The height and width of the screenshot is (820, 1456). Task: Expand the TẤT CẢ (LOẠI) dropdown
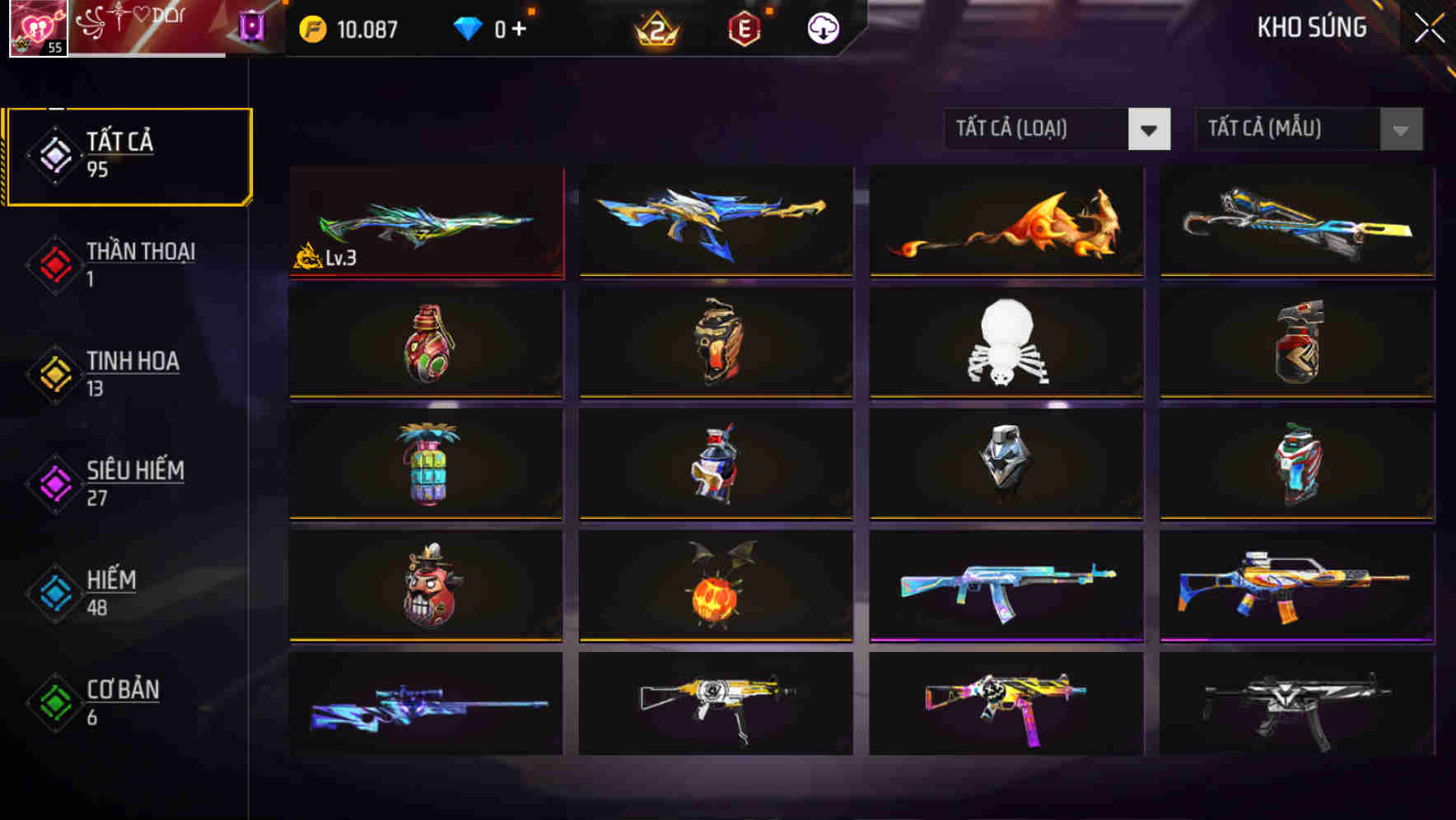tap(1057, 129)
